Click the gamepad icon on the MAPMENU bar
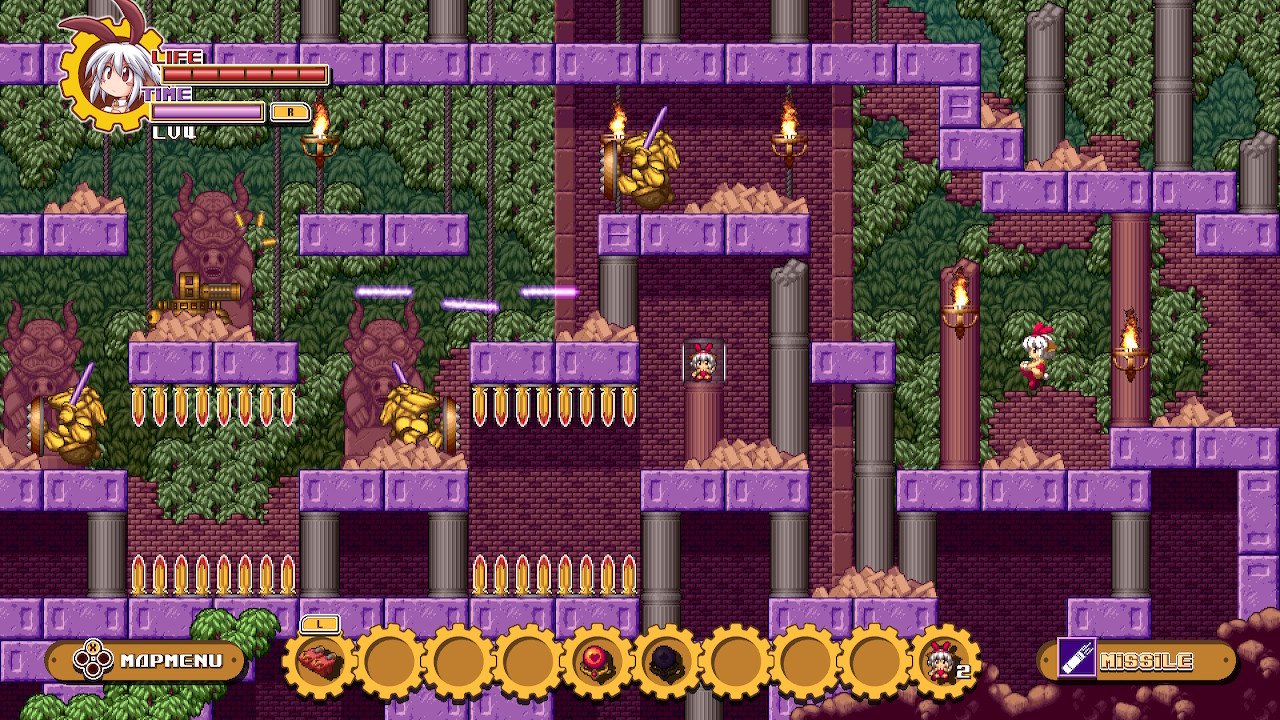1280x720 pixels. click(91, 659)
